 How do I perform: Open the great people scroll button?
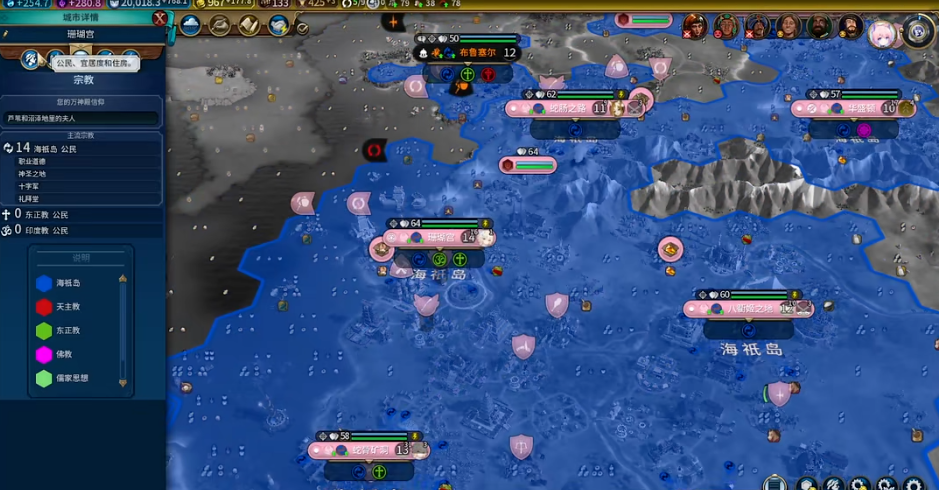[249, 25]
